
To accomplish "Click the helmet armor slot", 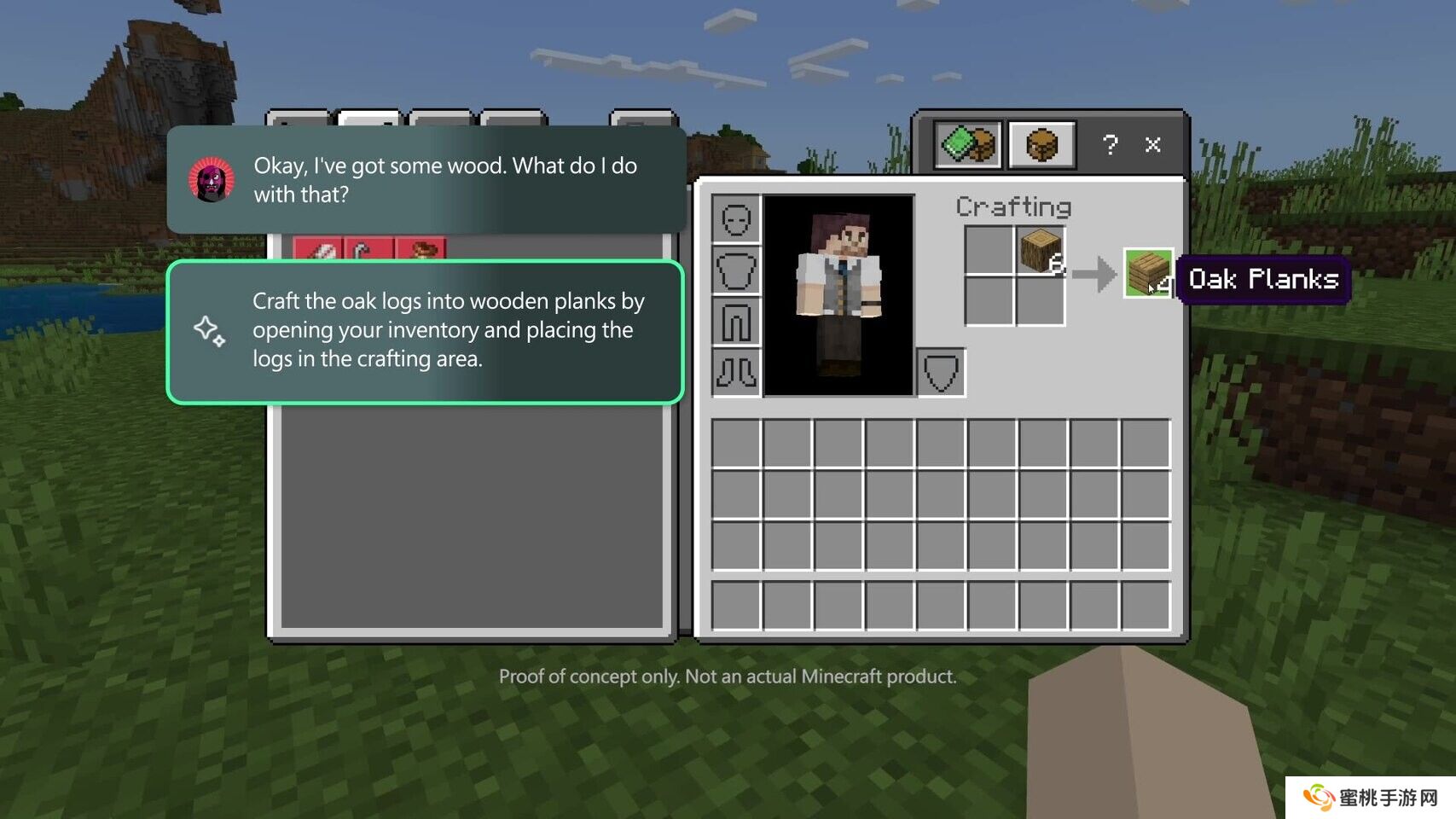I will pyautogui.click(x=736, y=220).
